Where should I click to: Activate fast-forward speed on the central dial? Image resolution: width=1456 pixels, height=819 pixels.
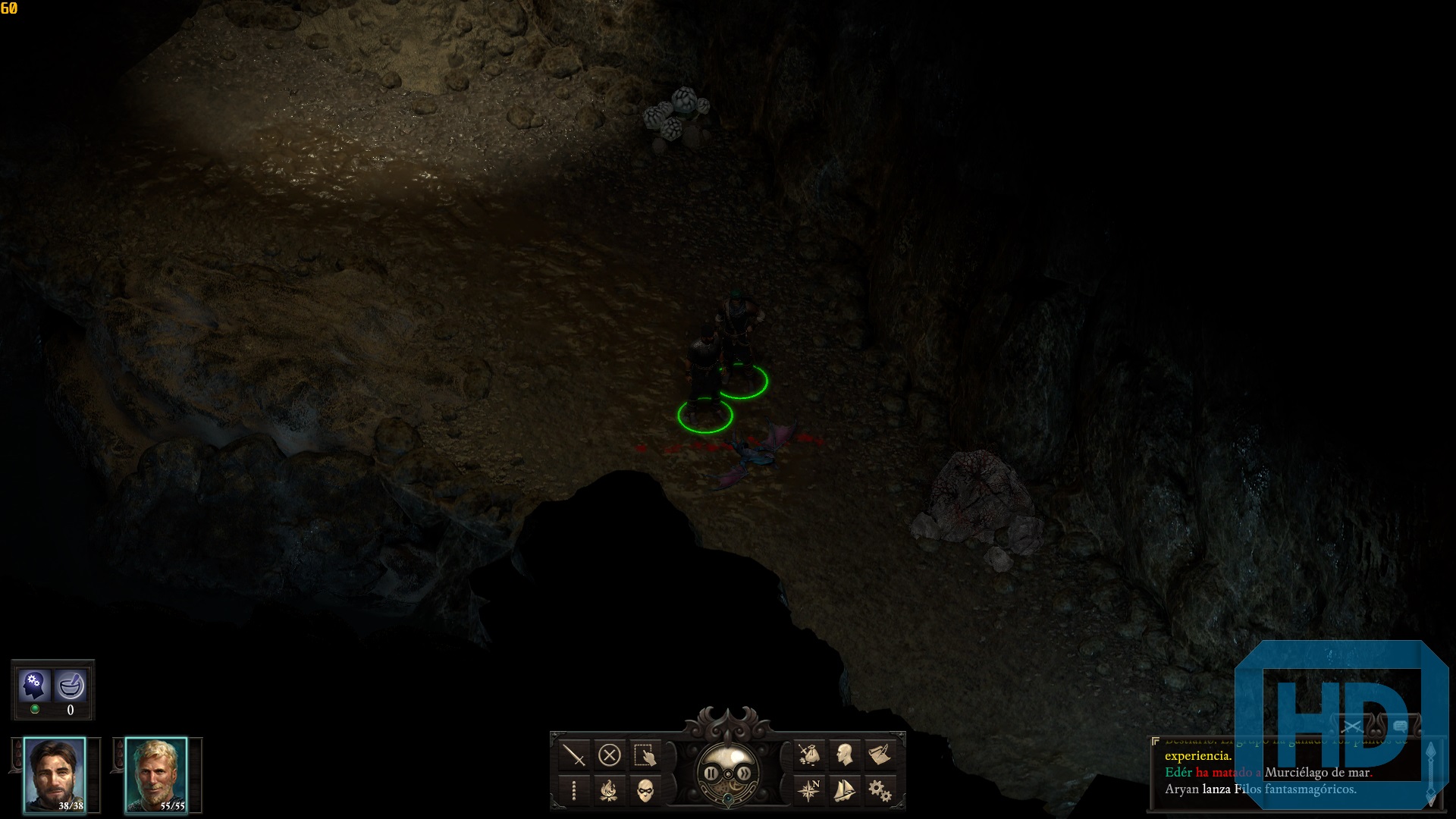point(745,773)
